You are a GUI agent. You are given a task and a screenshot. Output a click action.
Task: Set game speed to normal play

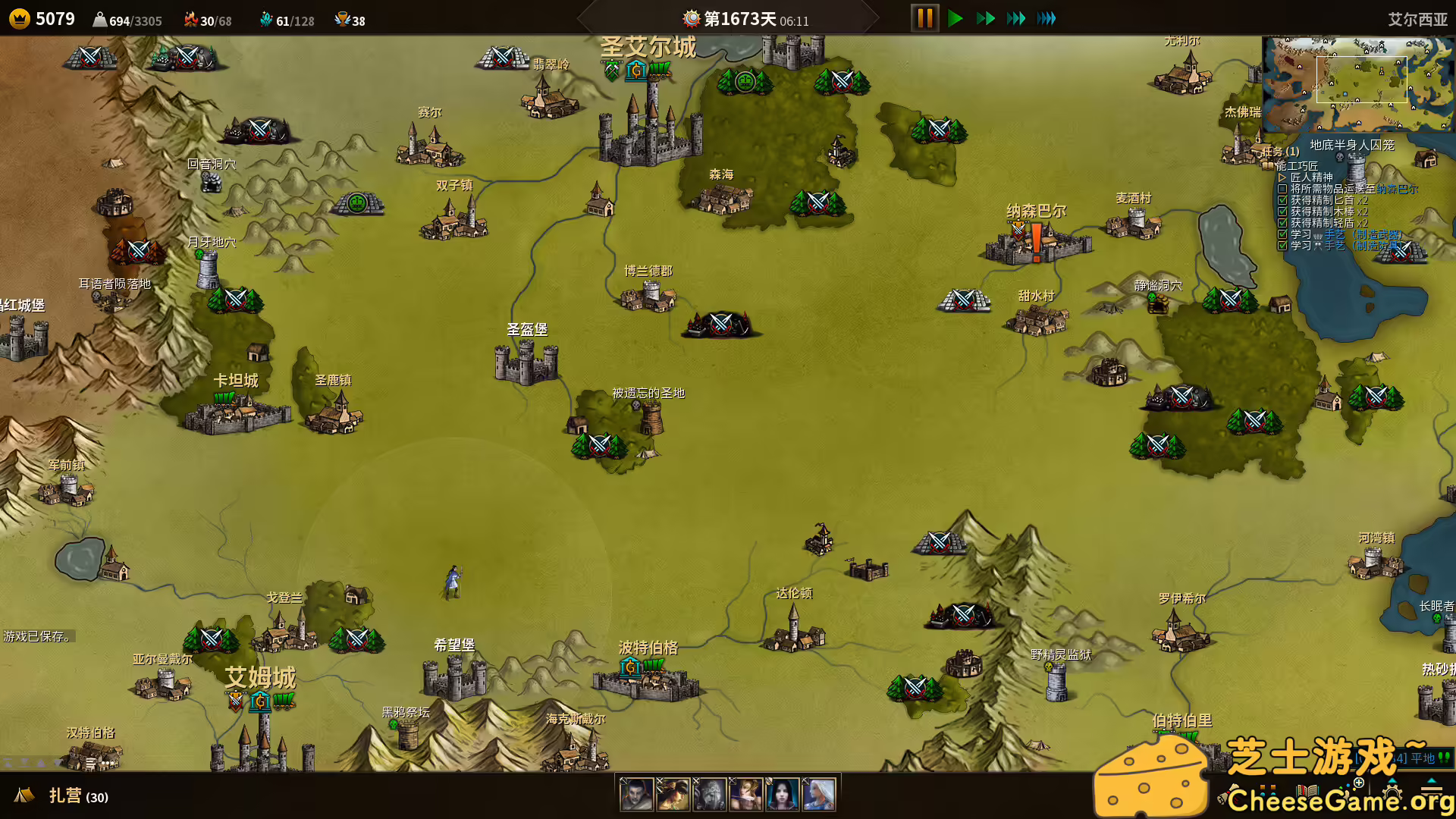click(955, 18)
